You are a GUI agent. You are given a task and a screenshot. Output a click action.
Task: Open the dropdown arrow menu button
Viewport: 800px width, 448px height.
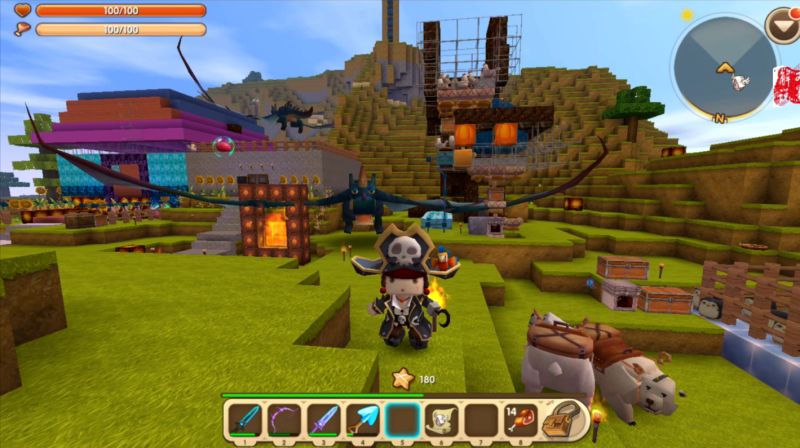coord(781,24)
